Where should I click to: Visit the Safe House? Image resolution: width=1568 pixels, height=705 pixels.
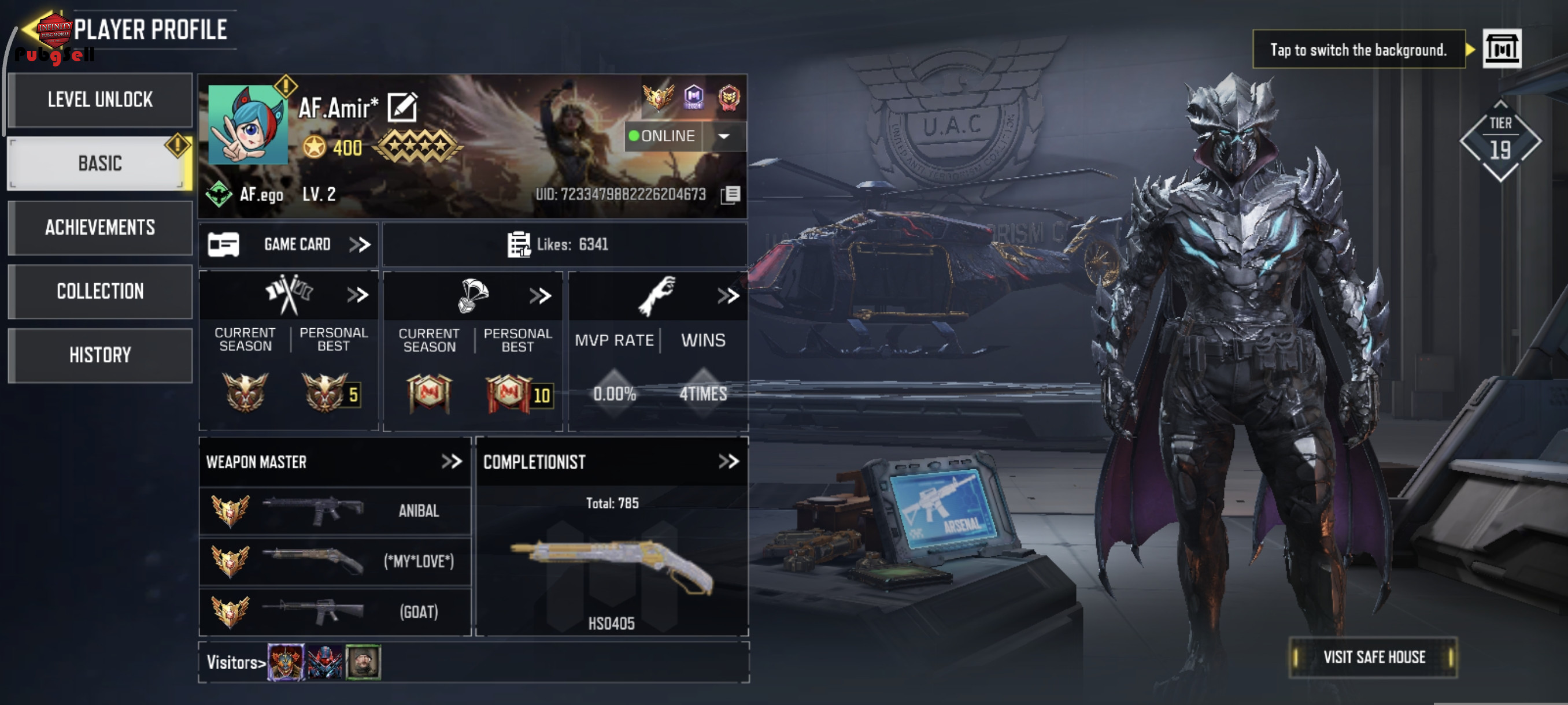coord(1373,657)
